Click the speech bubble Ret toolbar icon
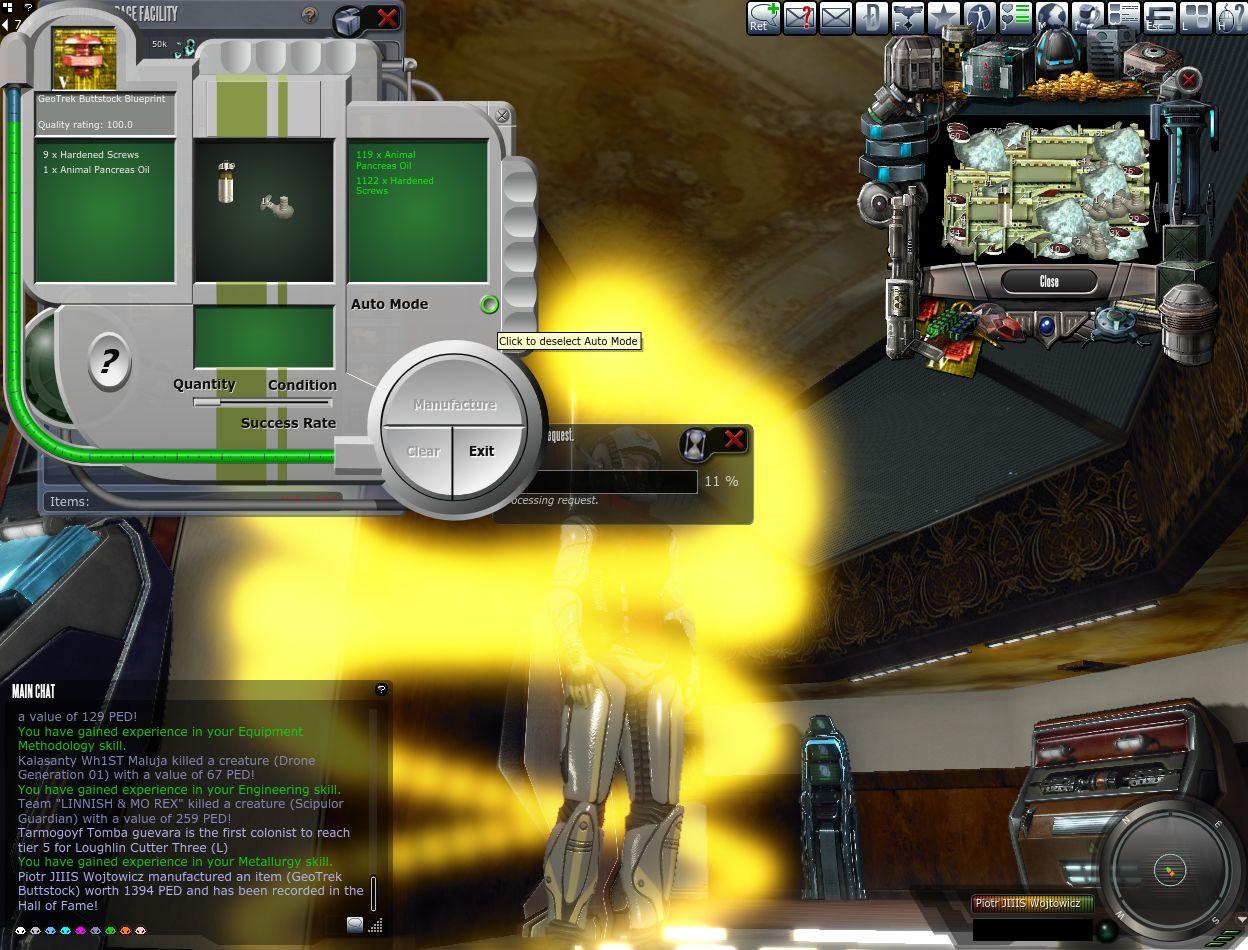 click(x=764, y=18)
